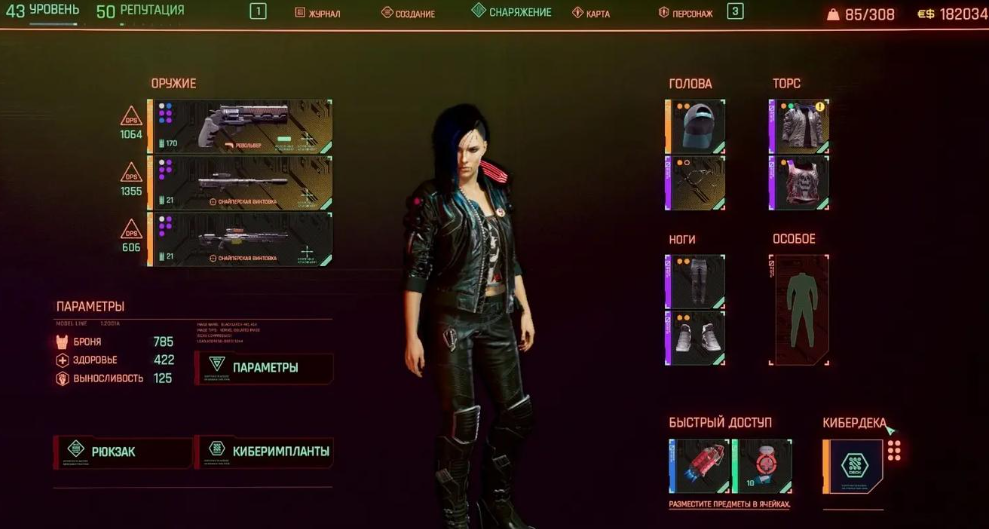Screen dimensions: 989x529
Task: Select the Особое outfit slot
Action: (x=800, y=309)
